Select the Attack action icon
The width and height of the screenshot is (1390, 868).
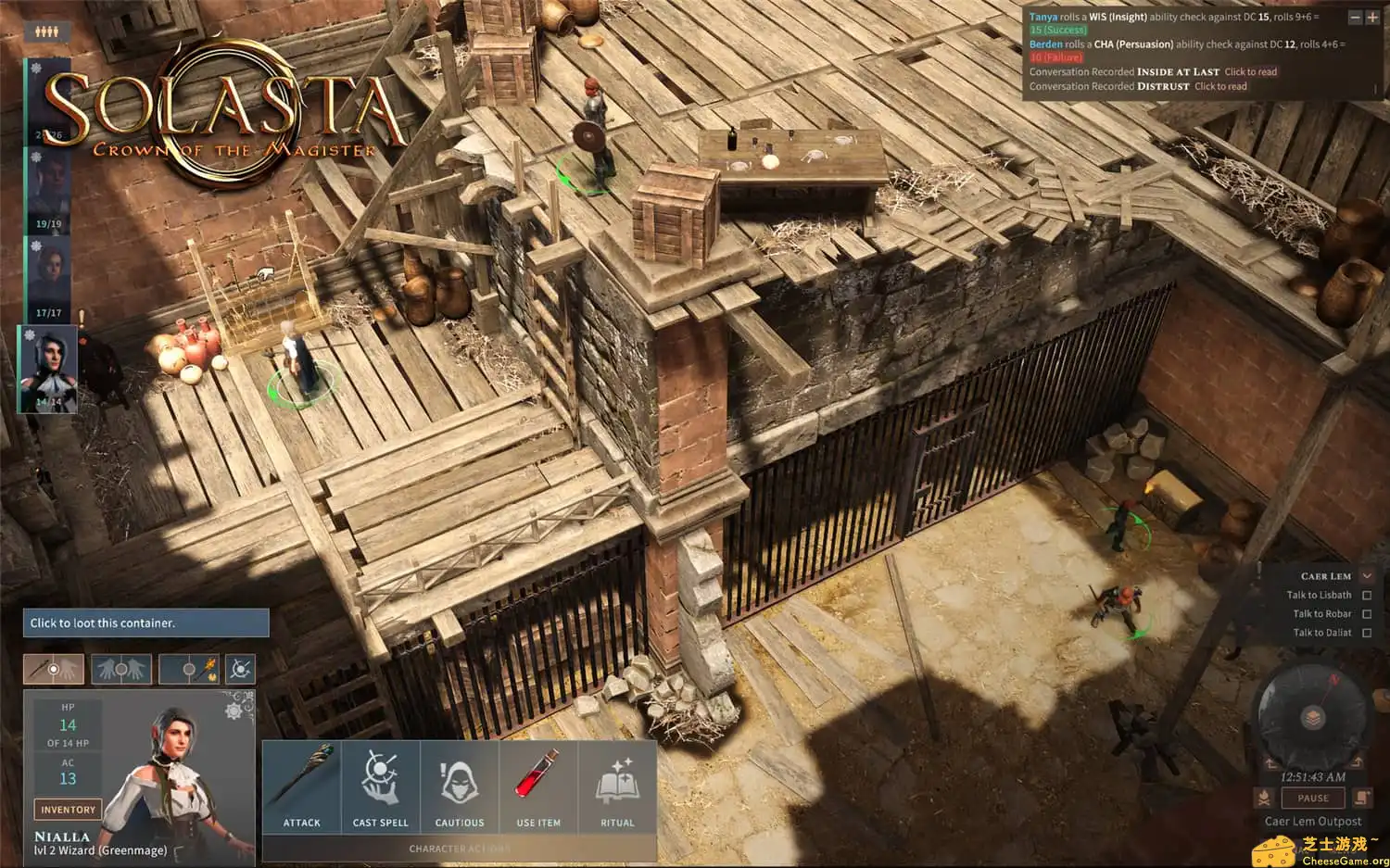(x=301, y=778)
